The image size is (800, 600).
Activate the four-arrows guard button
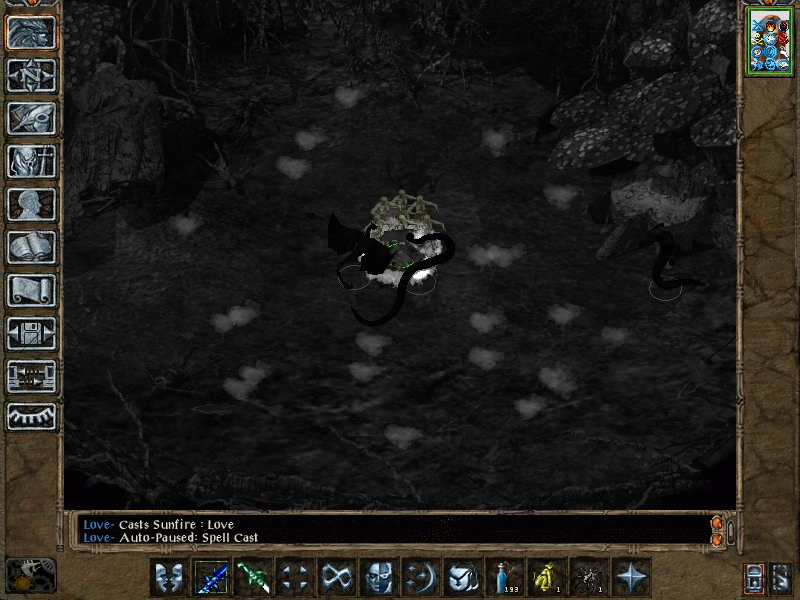(x=295, y=577)
